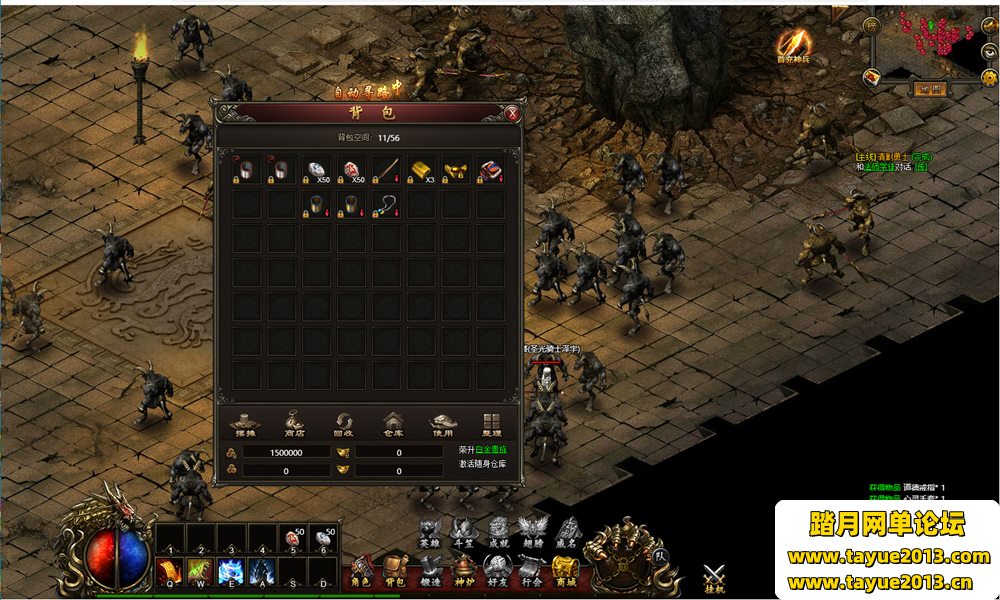Open the 锻造 forging menu
1000x600 pixels.
(x=430, y=572)
